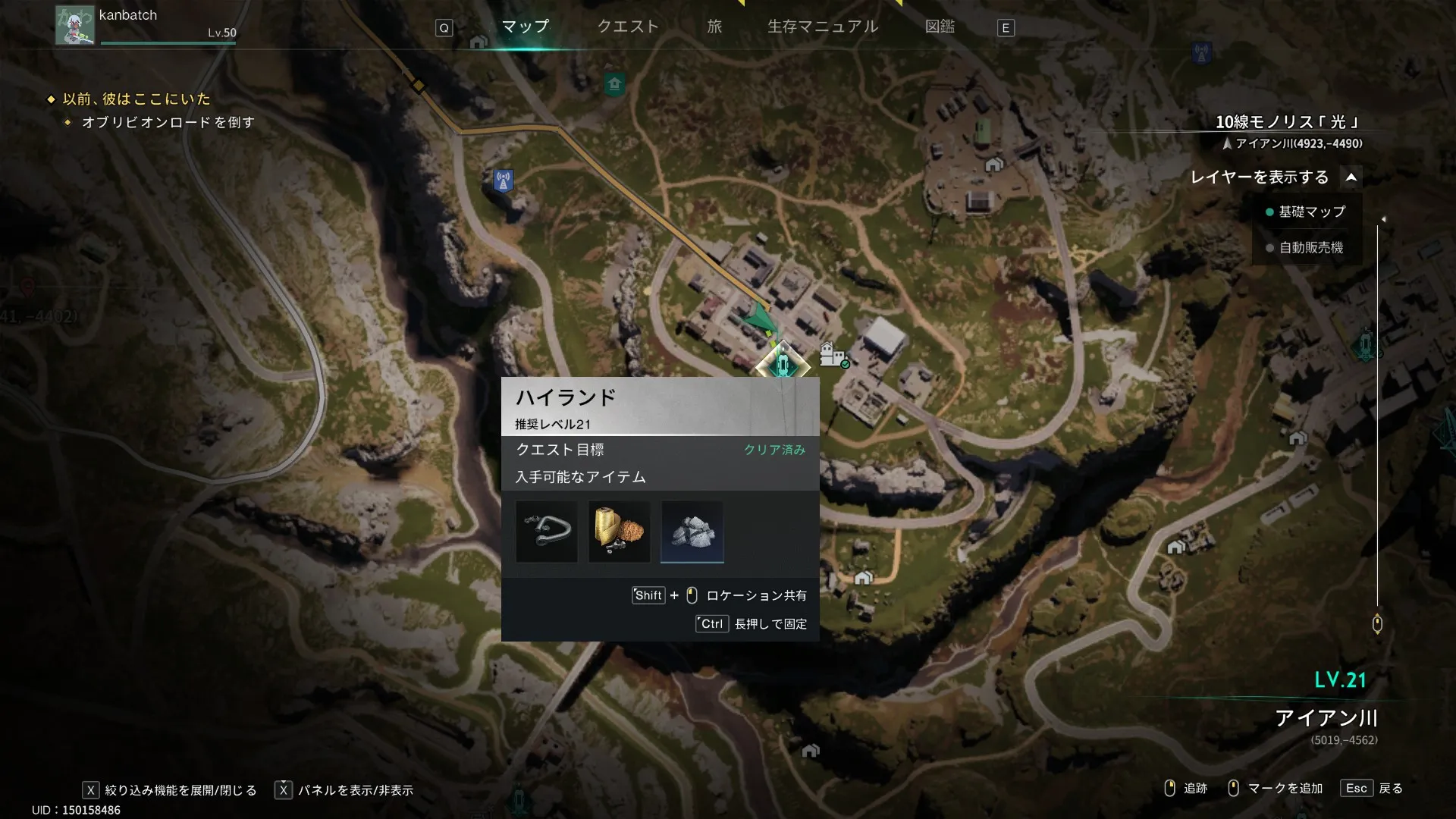Pick the grey ore rocks item slot
This screenshot has width=1456, height=819.
(x=692, y=532)
